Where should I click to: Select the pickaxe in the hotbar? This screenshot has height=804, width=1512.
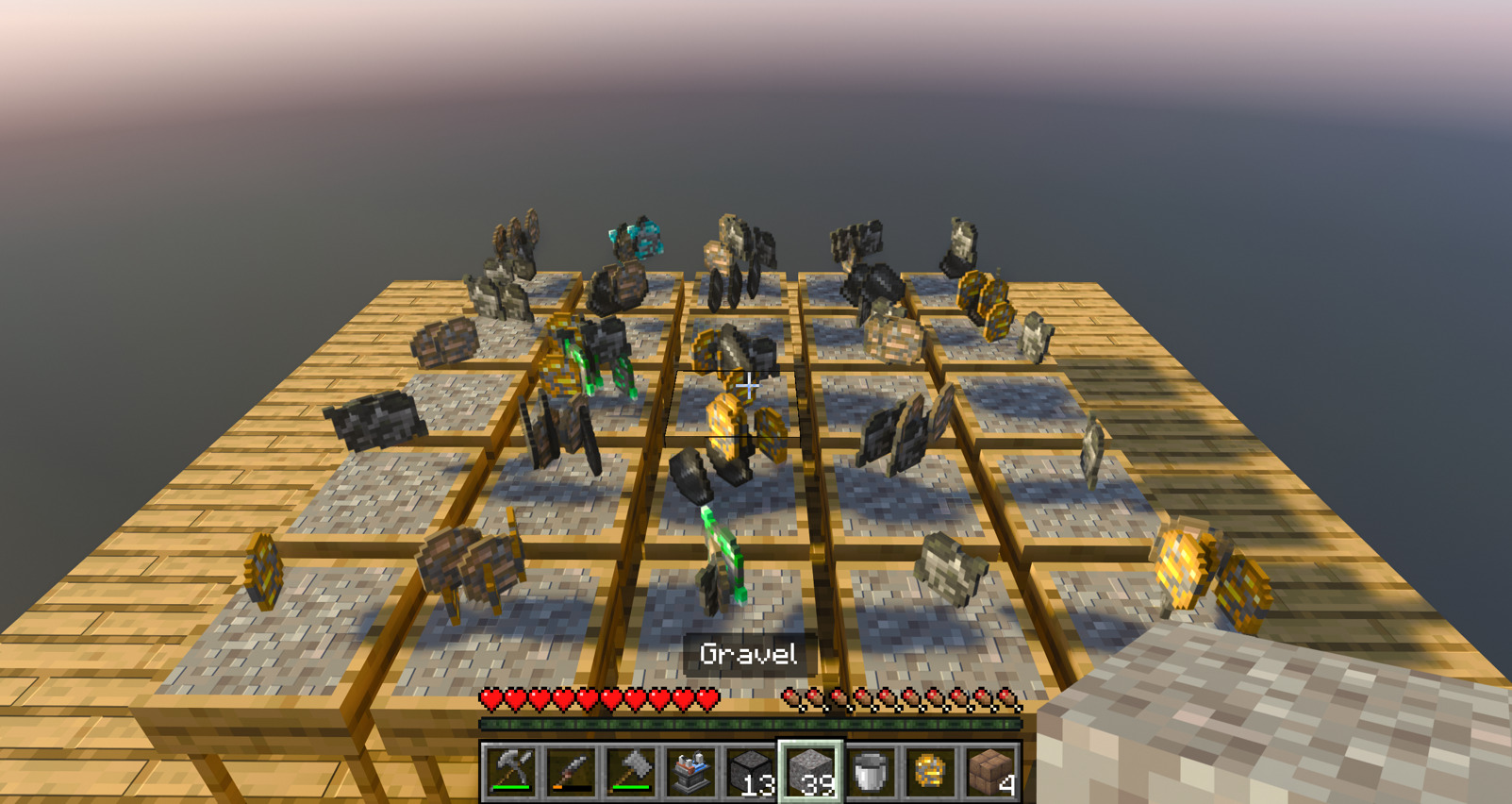tap(510, 770)
